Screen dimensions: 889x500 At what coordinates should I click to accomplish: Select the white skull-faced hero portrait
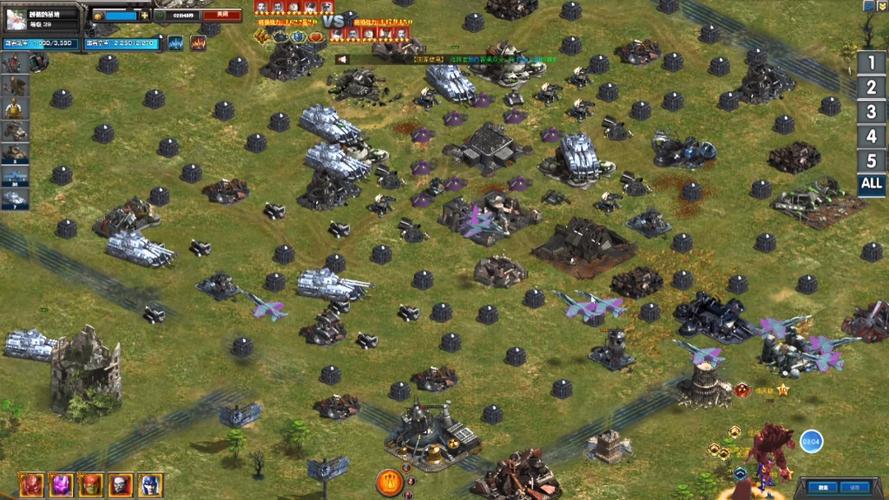tap(120, 485)
